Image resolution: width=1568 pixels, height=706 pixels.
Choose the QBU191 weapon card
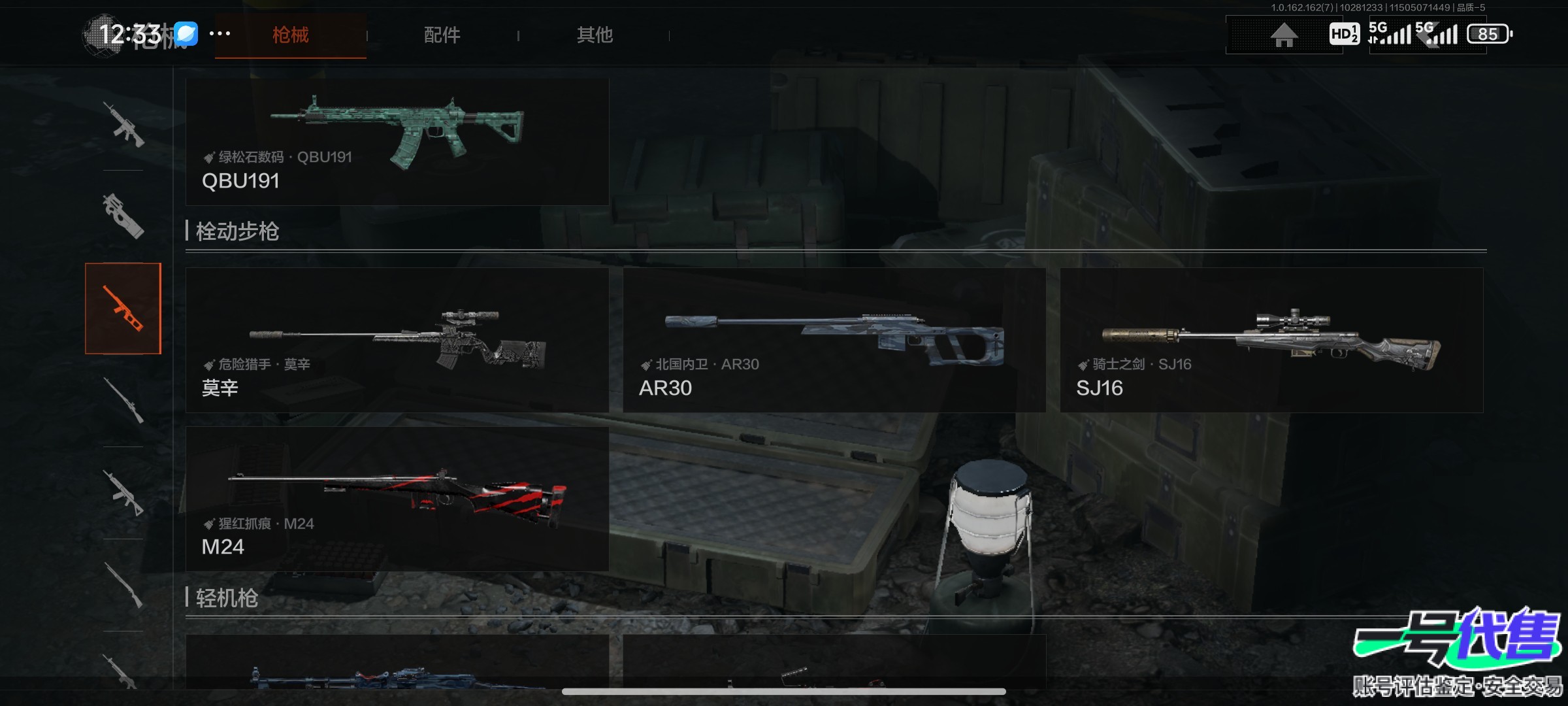coord(397,142)
